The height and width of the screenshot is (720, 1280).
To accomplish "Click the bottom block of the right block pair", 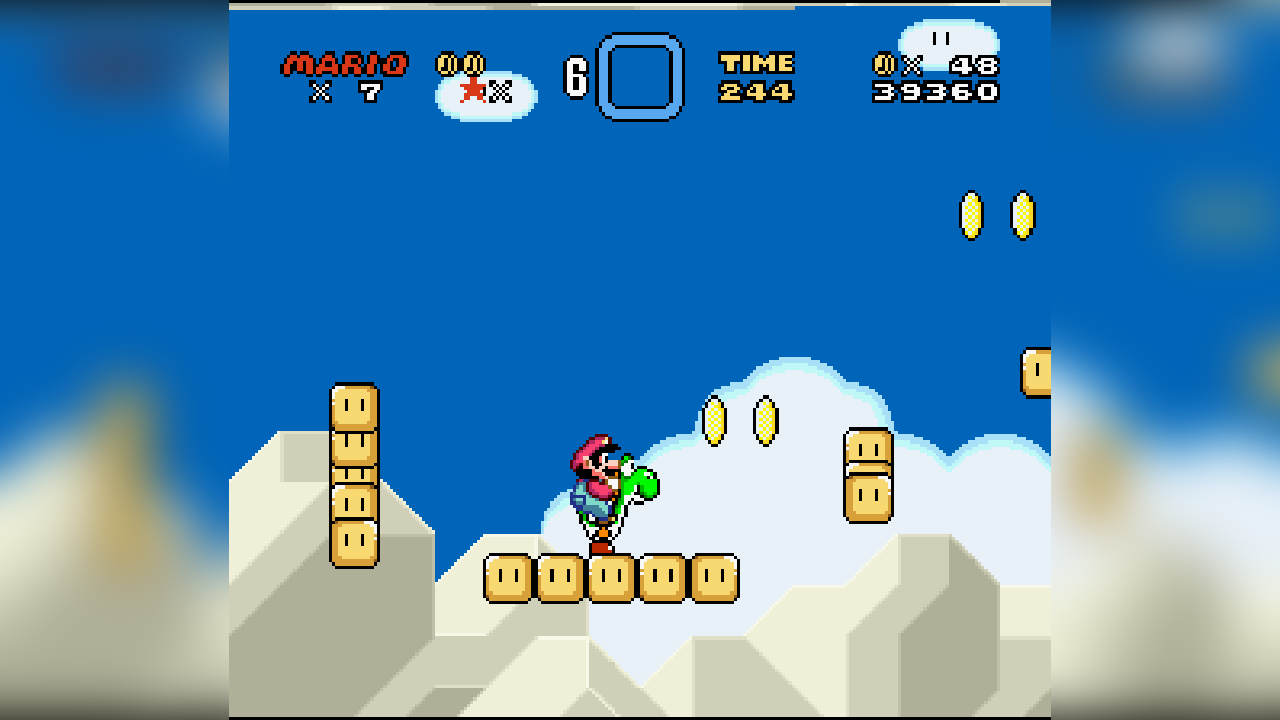I will point(866,497).
